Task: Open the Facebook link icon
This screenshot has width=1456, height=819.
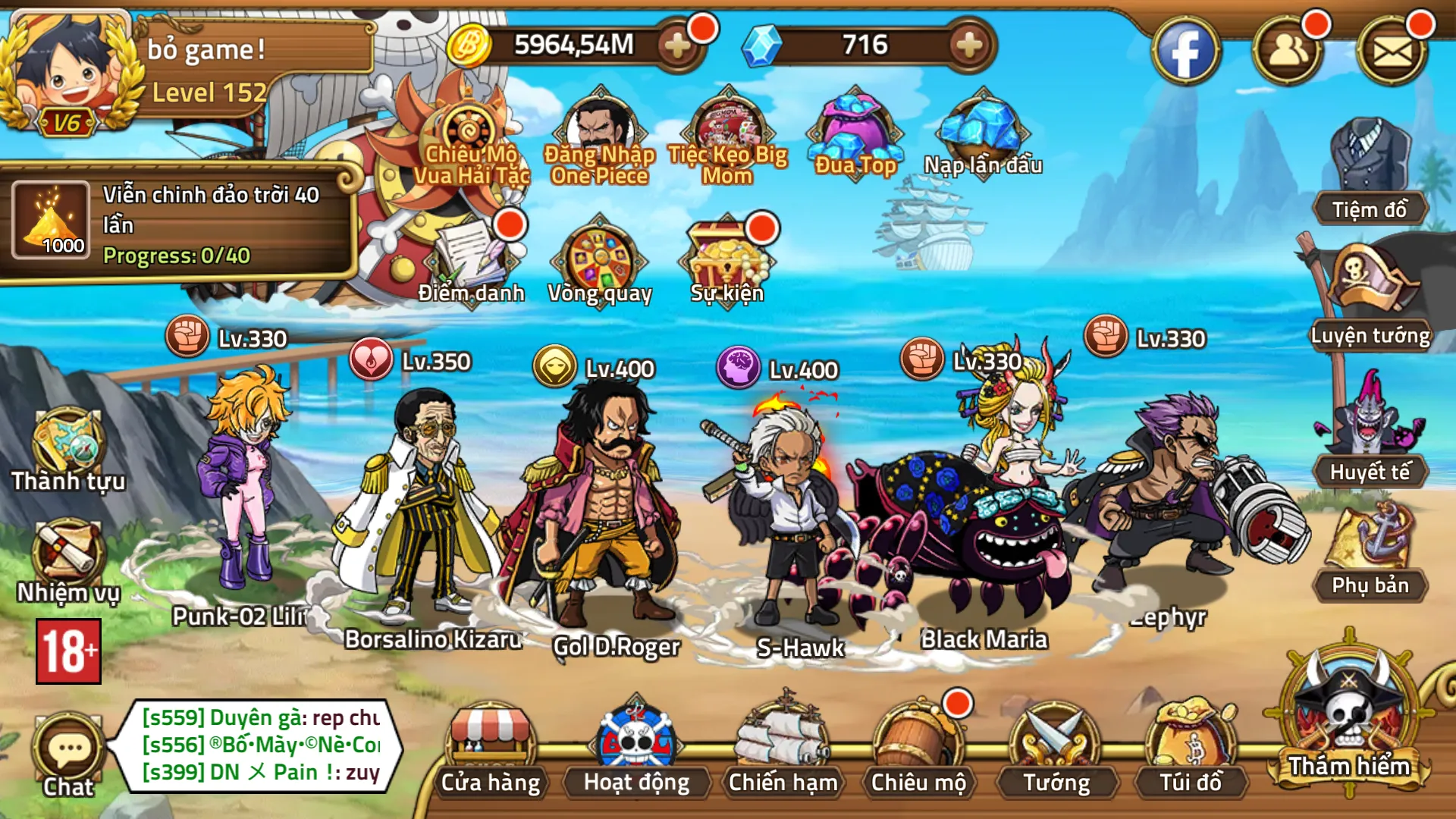Action: 1185,51
